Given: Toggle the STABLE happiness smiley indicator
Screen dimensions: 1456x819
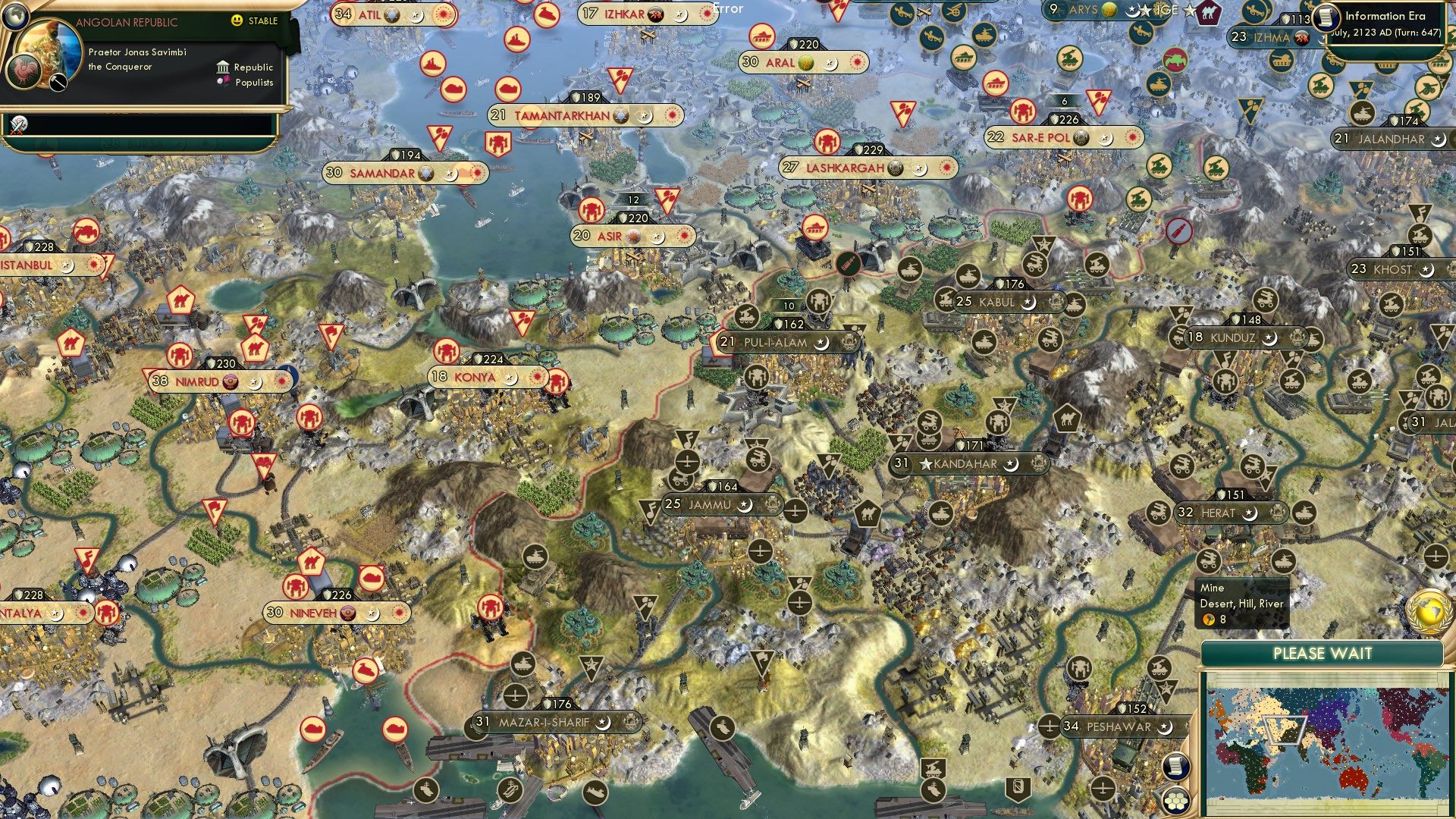Looking at the screenshot, I should (236, 20).
